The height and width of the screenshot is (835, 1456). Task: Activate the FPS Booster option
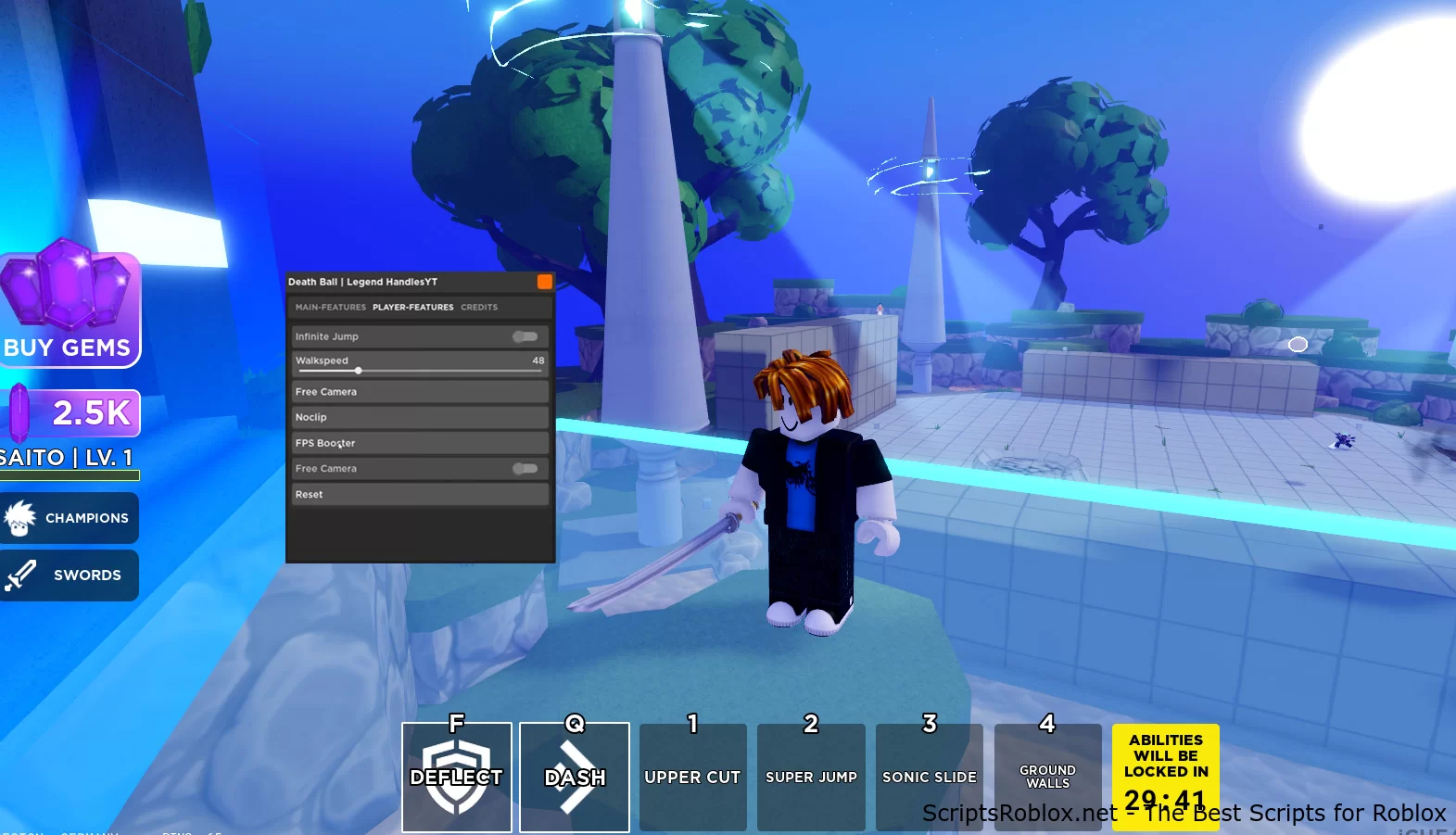419,443
